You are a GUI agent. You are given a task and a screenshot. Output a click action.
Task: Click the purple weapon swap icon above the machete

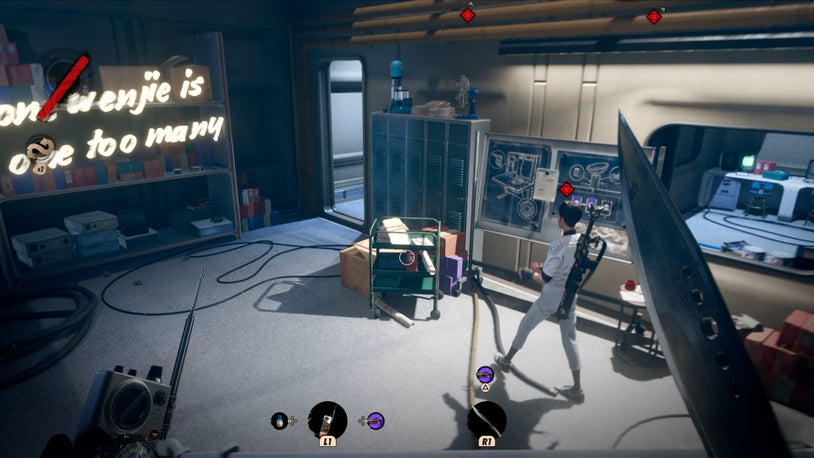485,373
